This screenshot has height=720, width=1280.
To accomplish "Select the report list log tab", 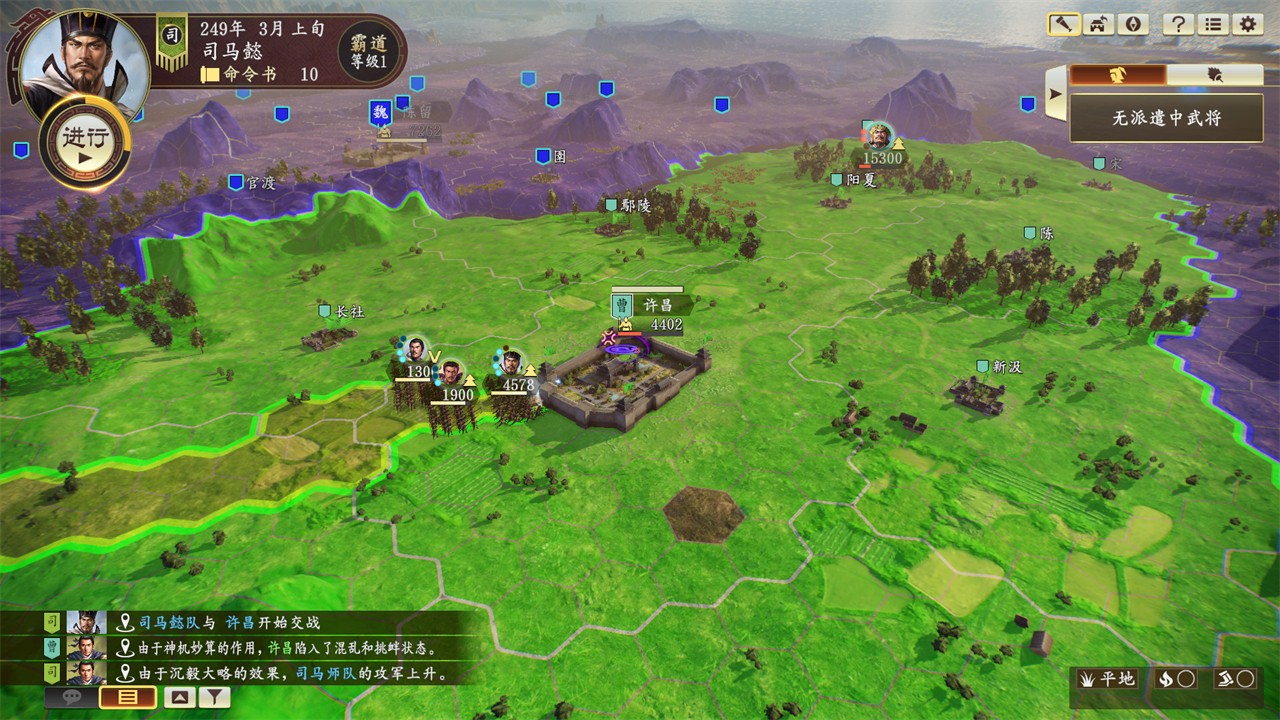I will pos(128,698).
